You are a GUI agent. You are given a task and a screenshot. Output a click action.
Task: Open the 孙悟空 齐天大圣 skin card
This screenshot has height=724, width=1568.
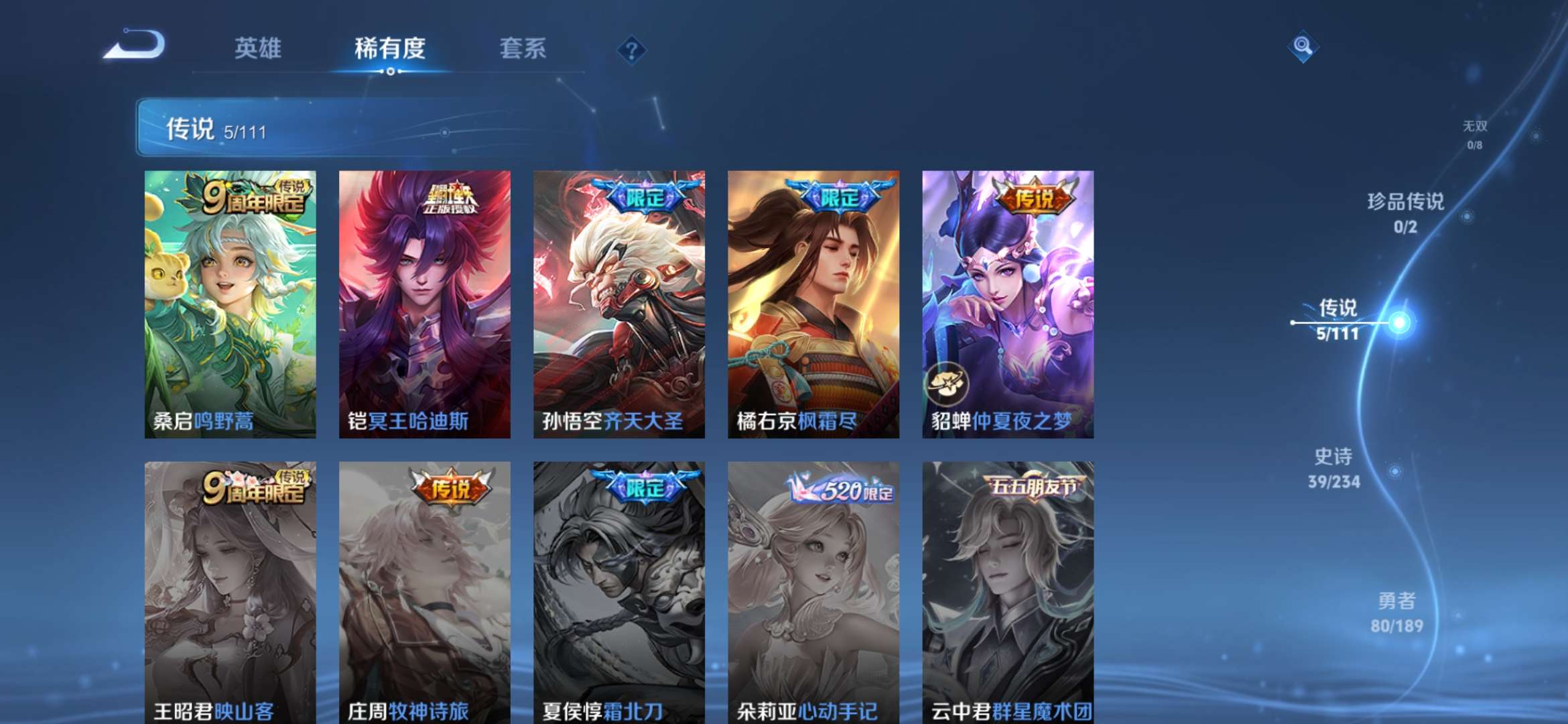pyautogui.click(x=617, y=302)
